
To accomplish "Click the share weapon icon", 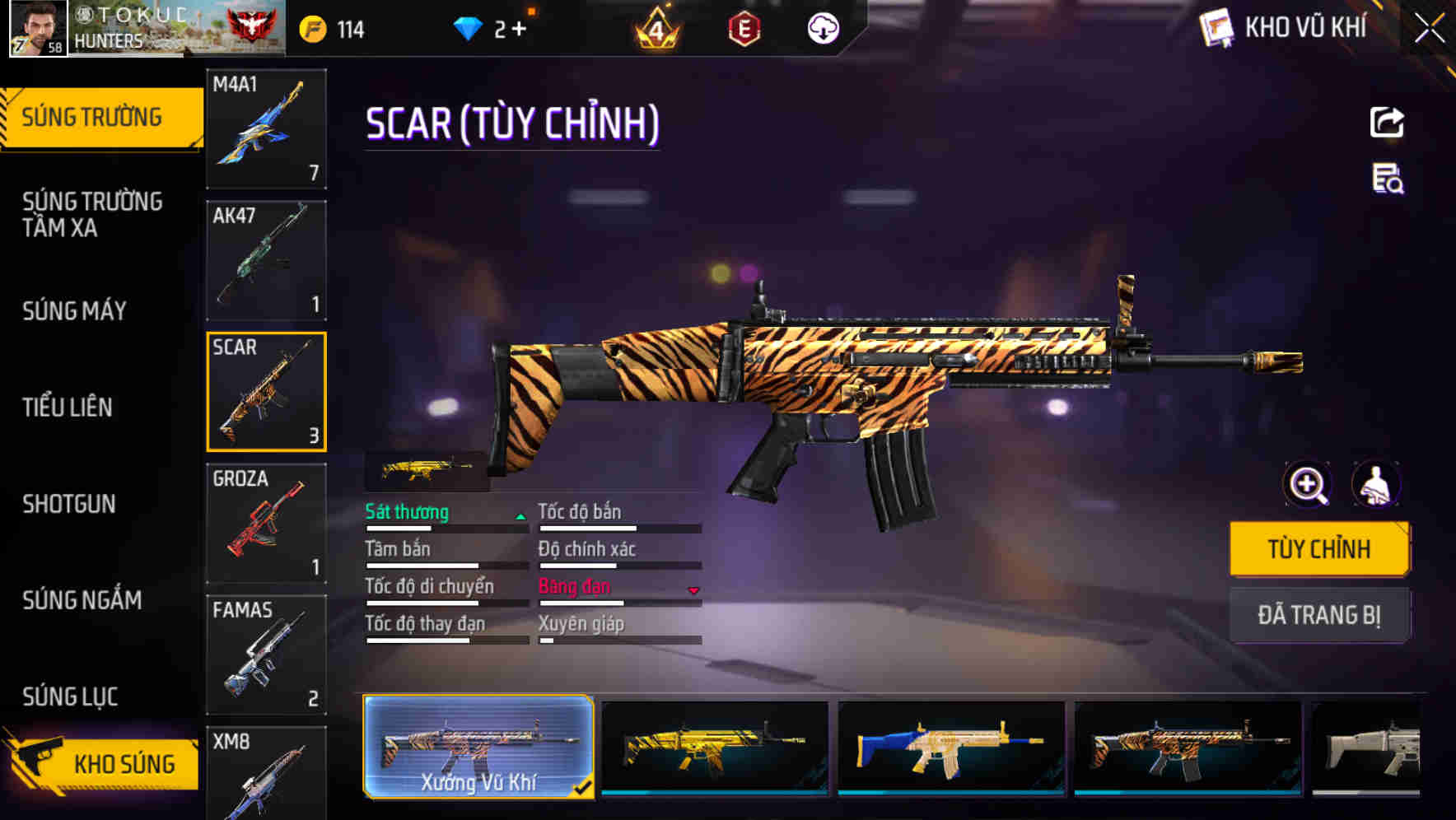I will 1387,122.
